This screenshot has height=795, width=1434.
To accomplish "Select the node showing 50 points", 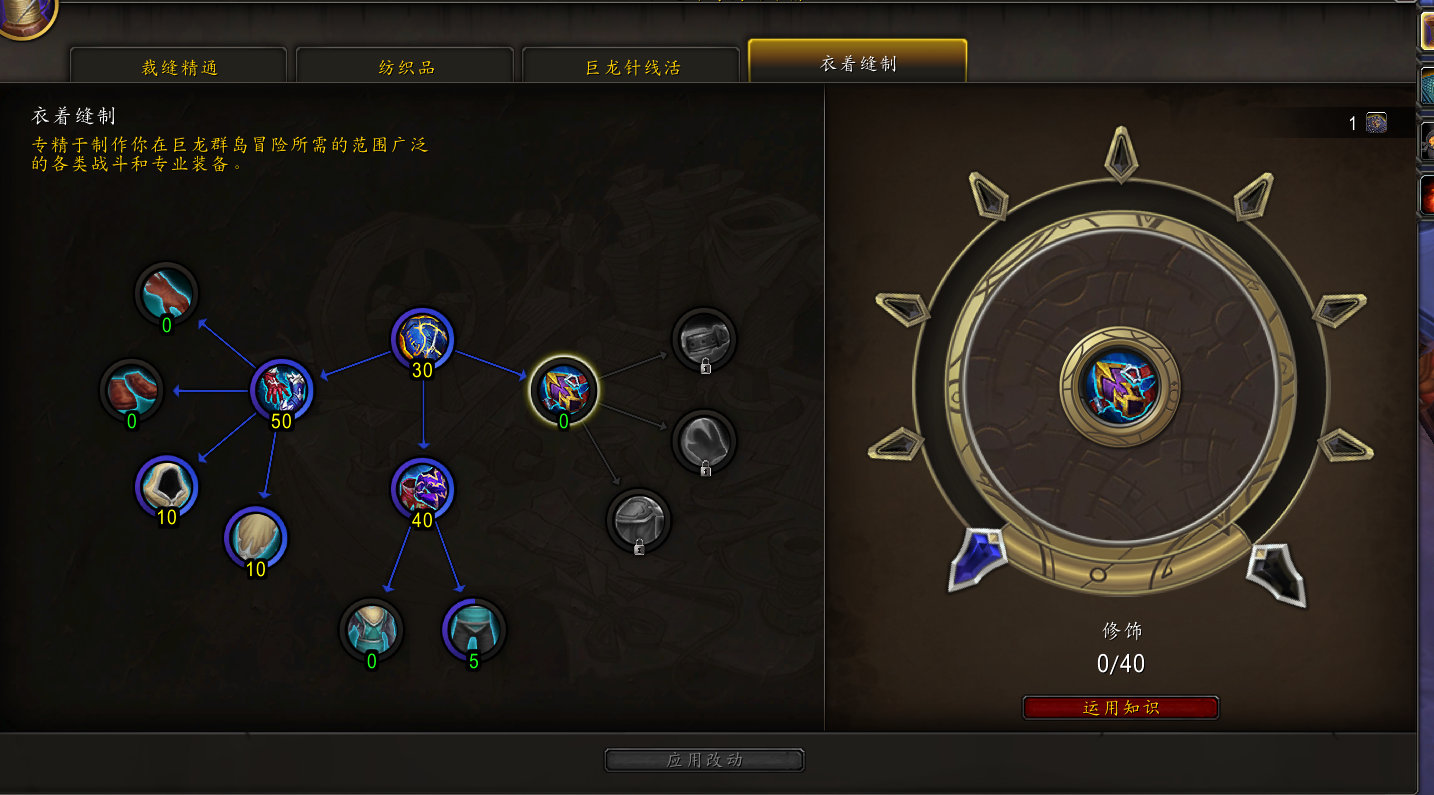I will pos(282,388).
